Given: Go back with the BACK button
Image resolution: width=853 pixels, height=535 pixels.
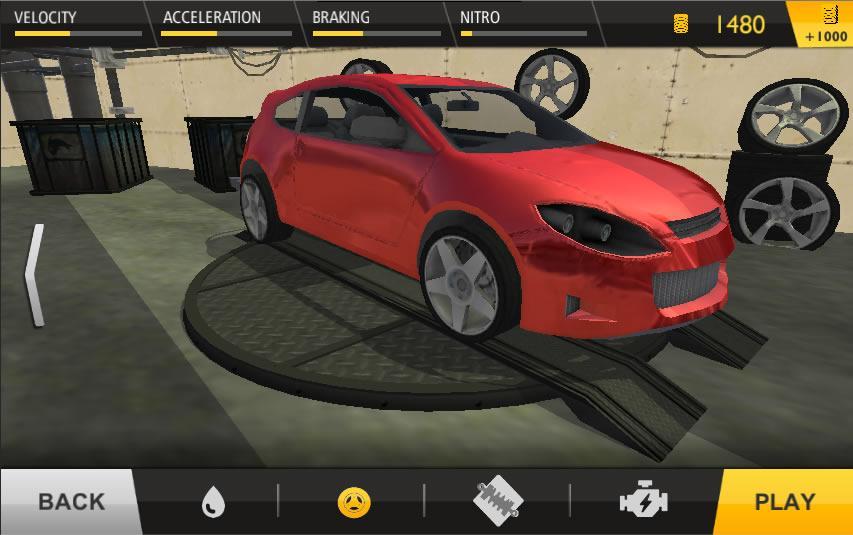Looking at the screenshot, I should pos(68,501).
